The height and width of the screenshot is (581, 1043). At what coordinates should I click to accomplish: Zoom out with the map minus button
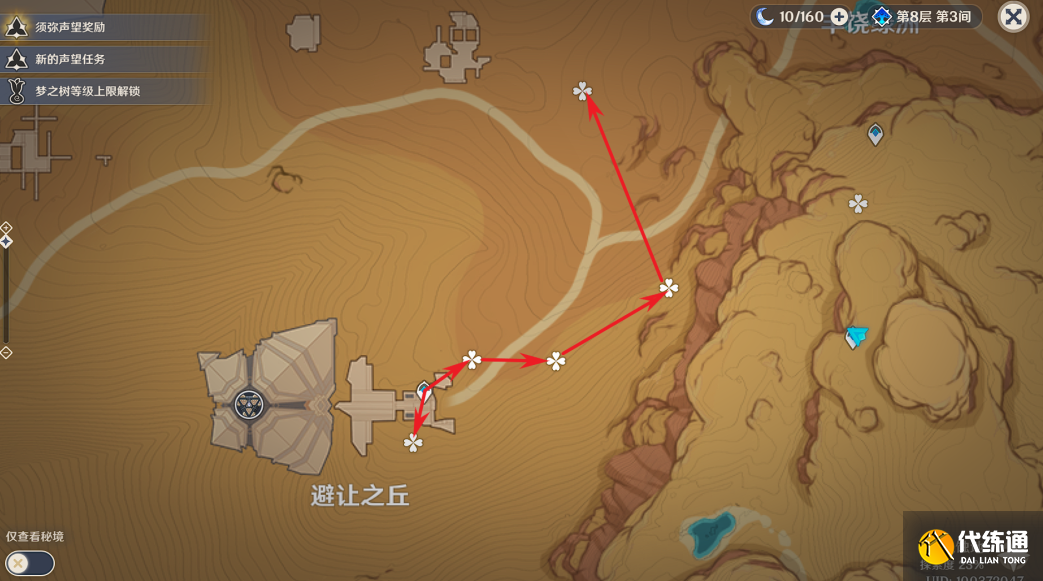click(6, 352)
